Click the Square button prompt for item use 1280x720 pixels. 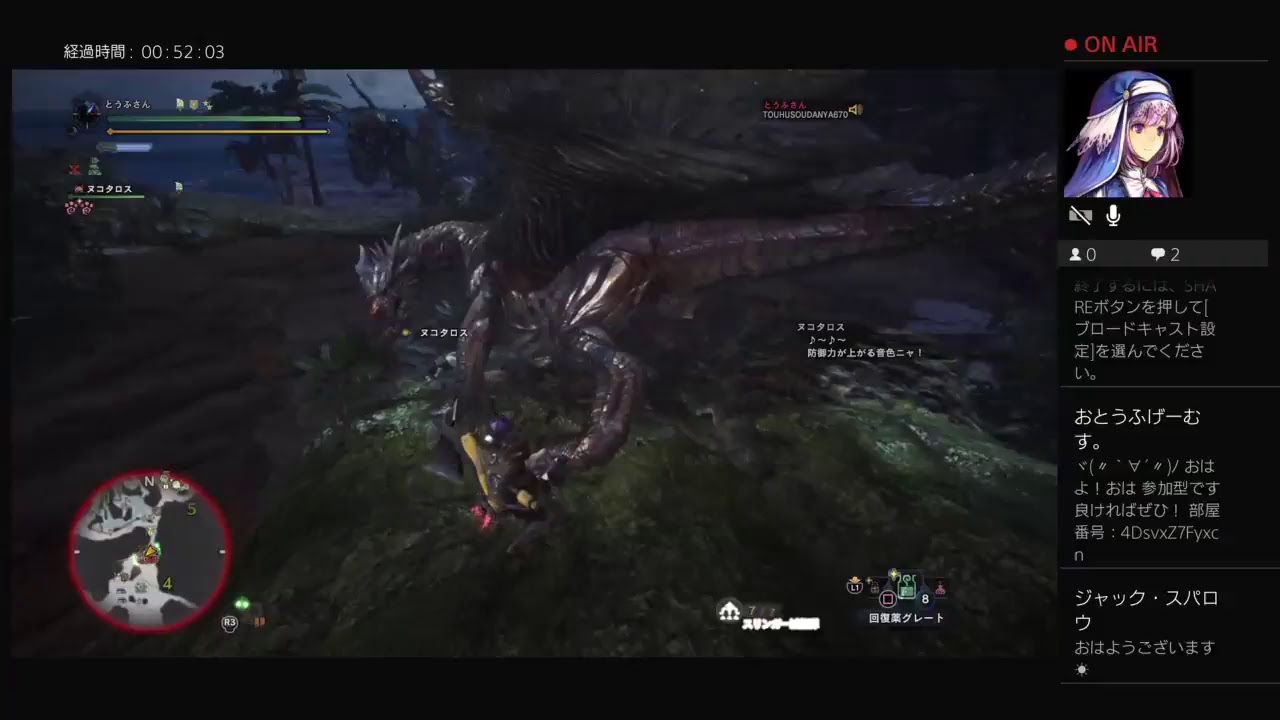pos(888,598)
